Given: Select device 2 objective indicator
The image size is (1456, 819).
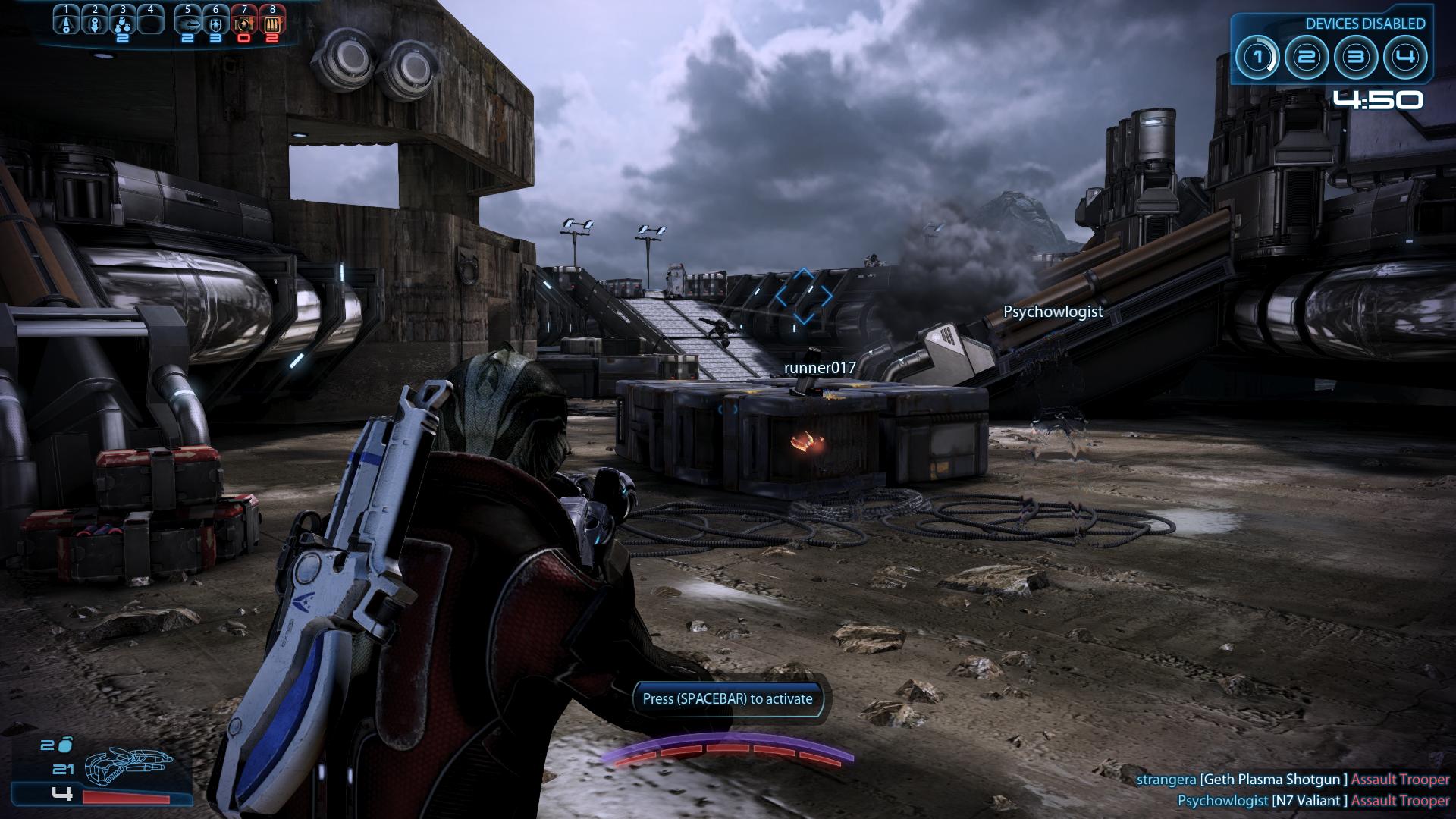Looking at the screenshot, I should [x=1307, y=58].
